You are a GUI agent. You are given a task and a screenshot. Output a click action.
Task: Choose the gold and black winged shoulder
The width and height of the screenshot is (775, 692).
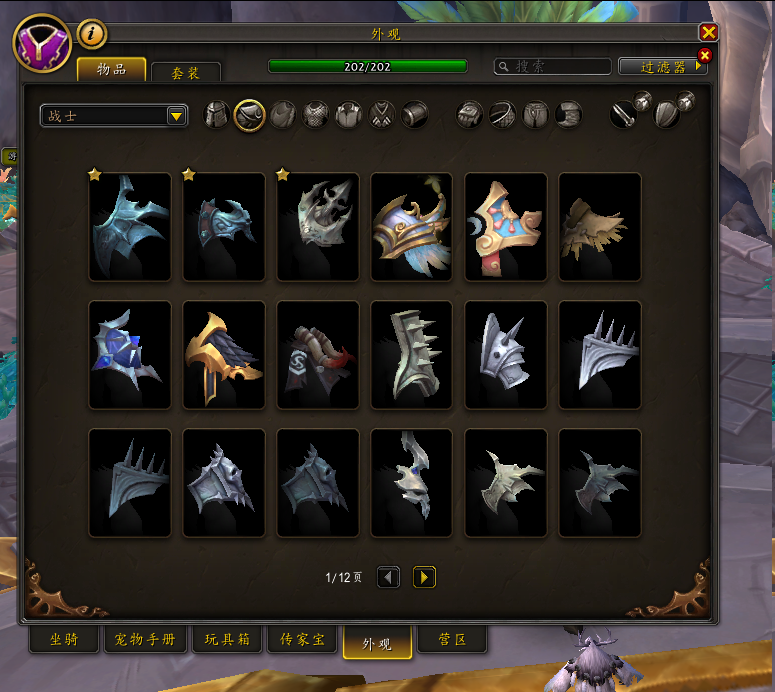(x=224, y=355)
